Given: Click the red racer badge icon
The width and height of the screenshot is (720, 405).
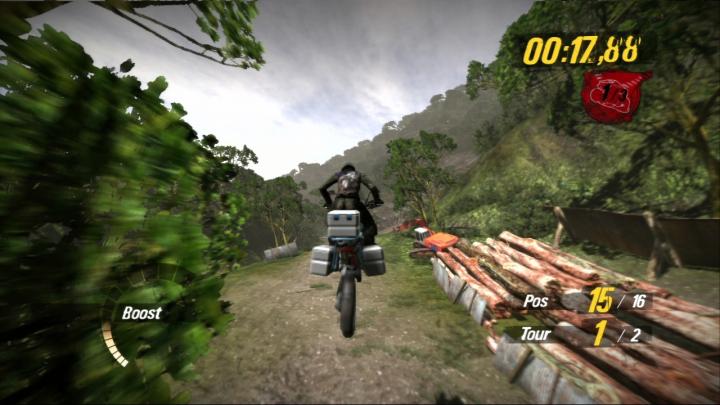Looking at the screenshot, I should 615,93.
